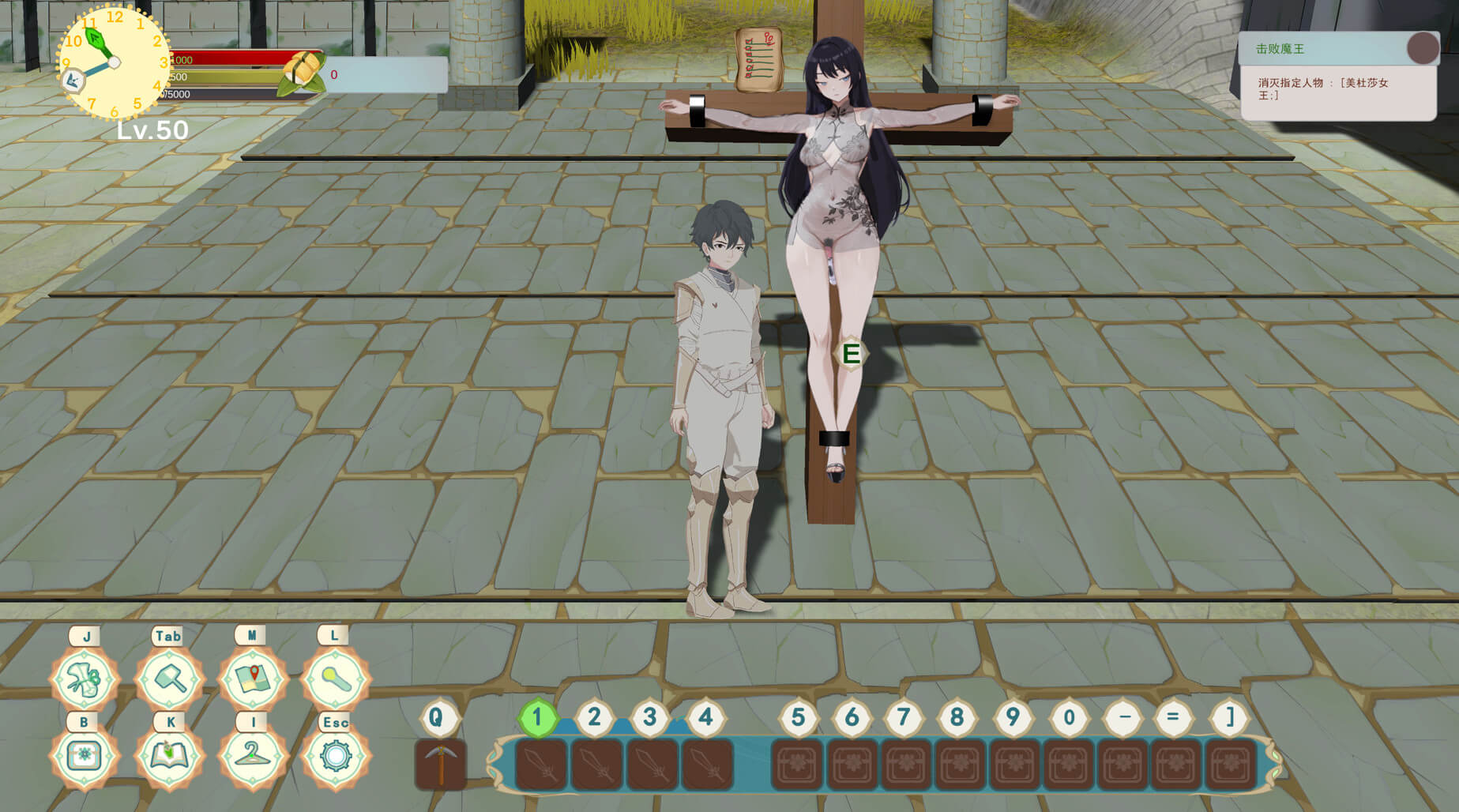Click the magnifying glass icon
Image resolution: width=1459 pixels, height=812 pixels.
(335, 679)
